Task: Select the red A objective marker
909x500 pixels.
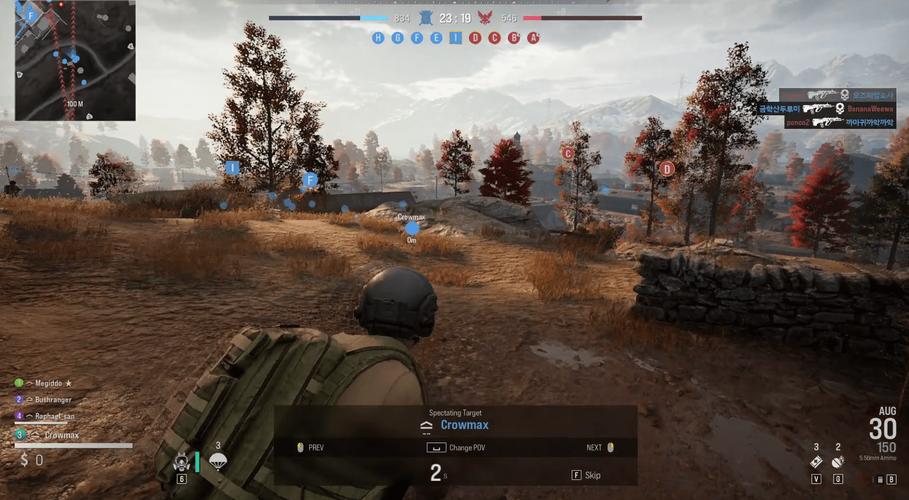Action: [x=534, y=38]
